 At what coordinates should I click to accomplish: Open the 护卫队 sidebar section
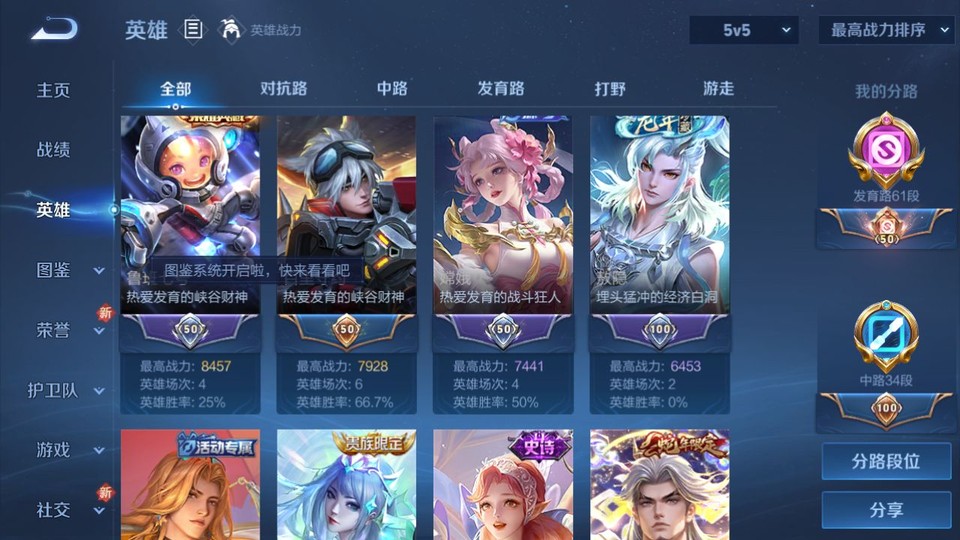(x=66, y=390)
